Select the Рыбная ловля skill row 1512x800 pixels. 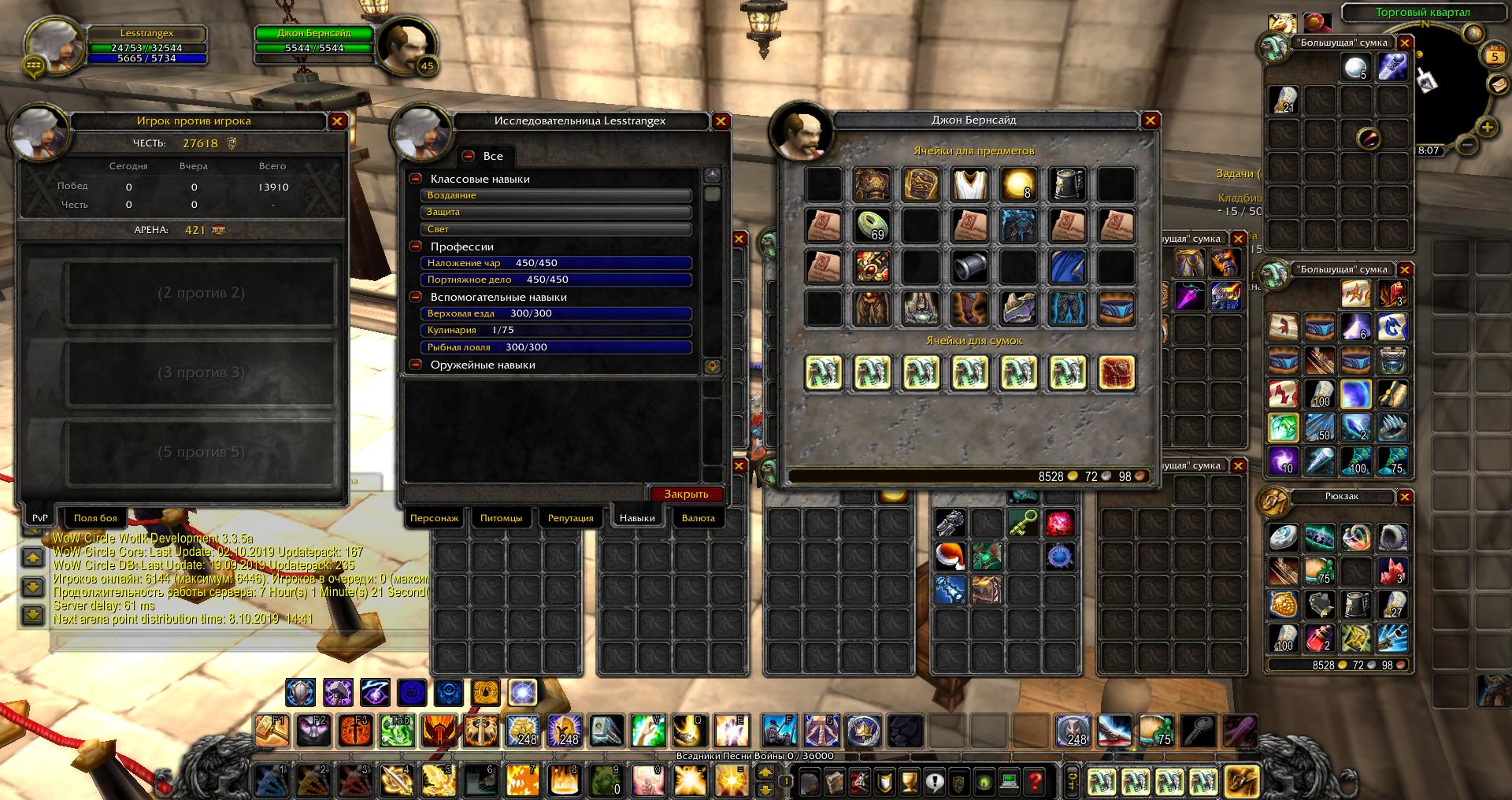556,347
